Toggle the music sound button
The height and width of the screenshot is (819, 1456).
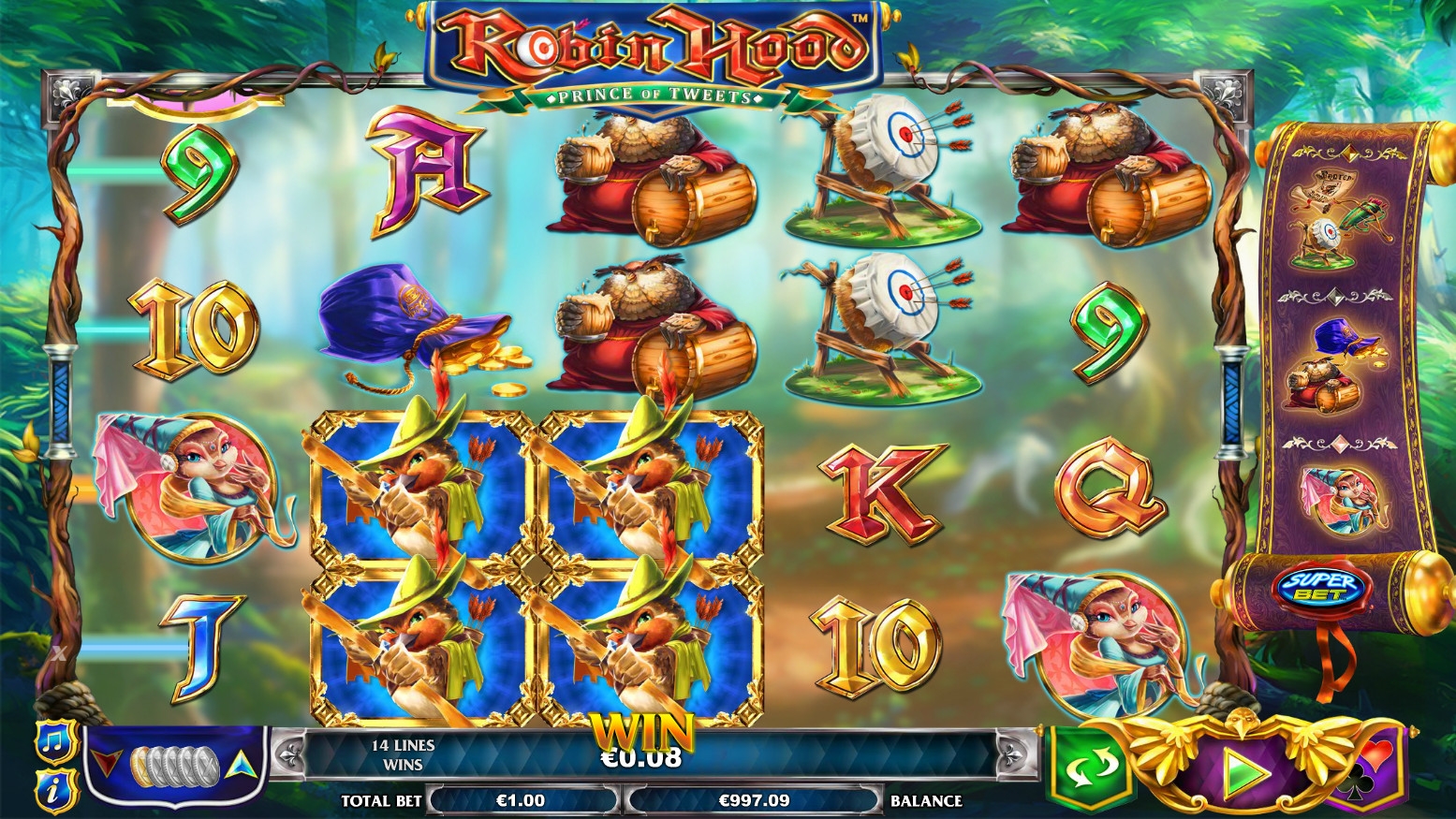click(x=54, y=741)
